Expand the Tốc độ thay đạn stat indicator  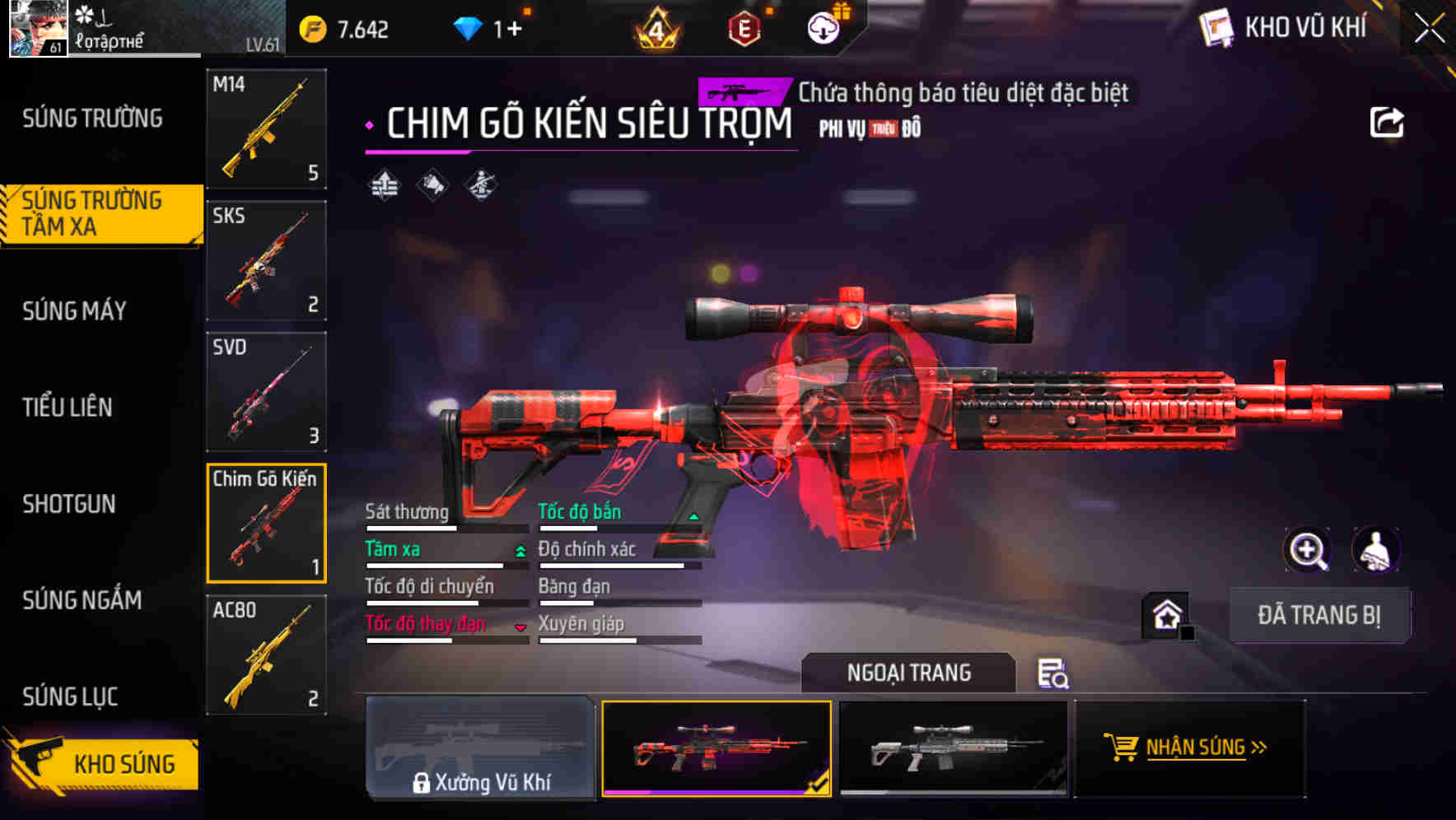[520, 627]
